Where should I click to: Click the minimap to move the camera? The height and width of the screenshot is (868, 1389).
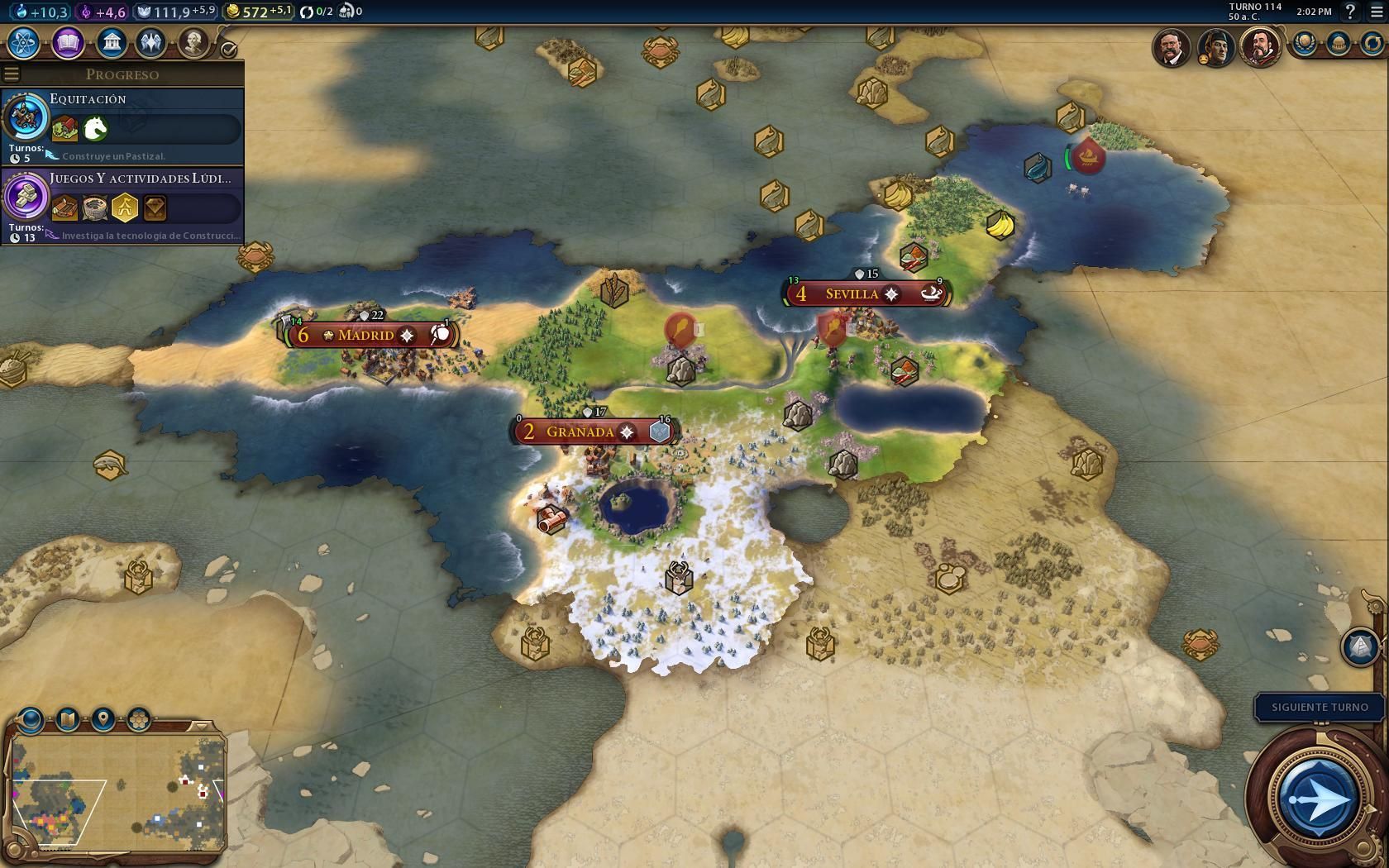116,794
